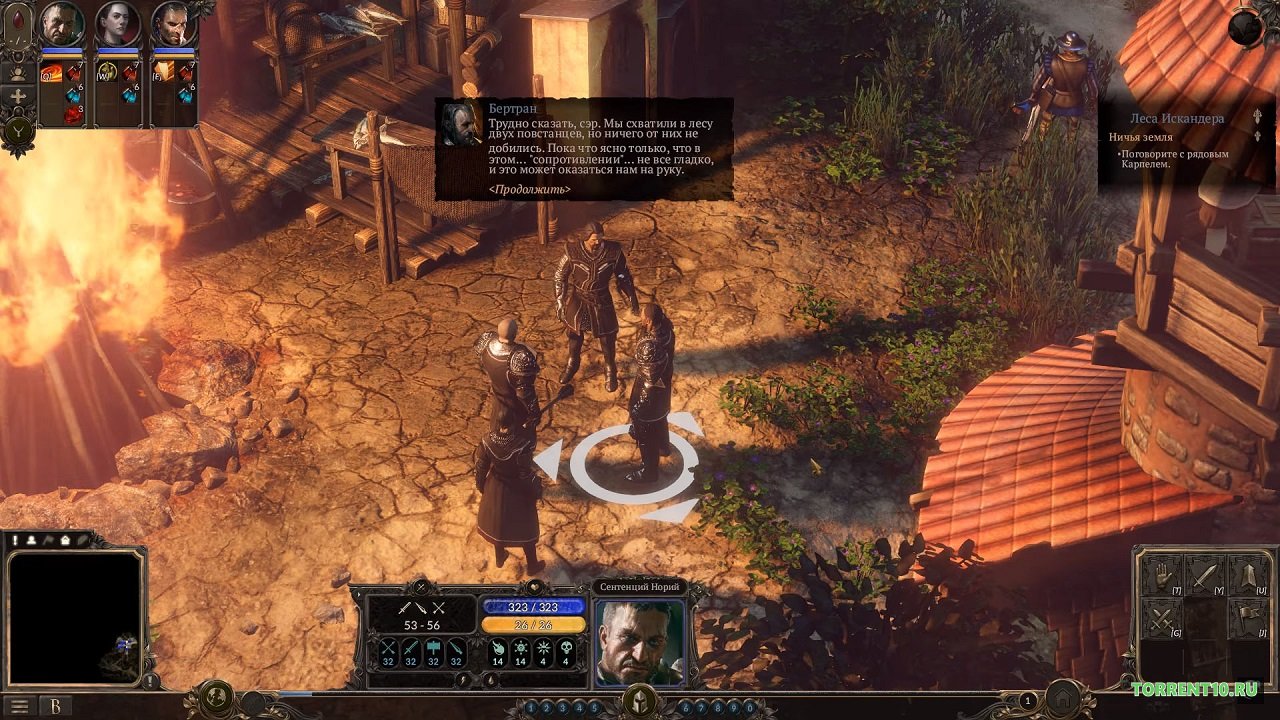Click "Продолжить" to continue the dialogue
The height and width of the screenshot is (720, 1280).
[x=530, y=189]
